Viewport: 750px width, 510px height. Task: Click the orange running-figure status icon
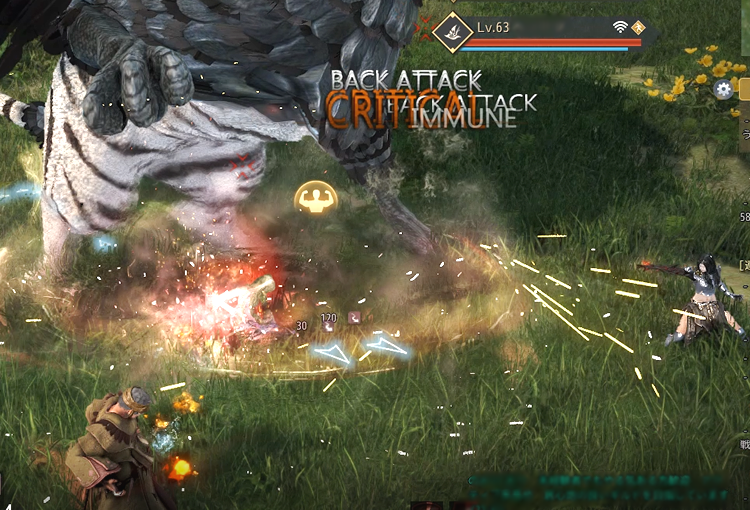pos(638,27)
